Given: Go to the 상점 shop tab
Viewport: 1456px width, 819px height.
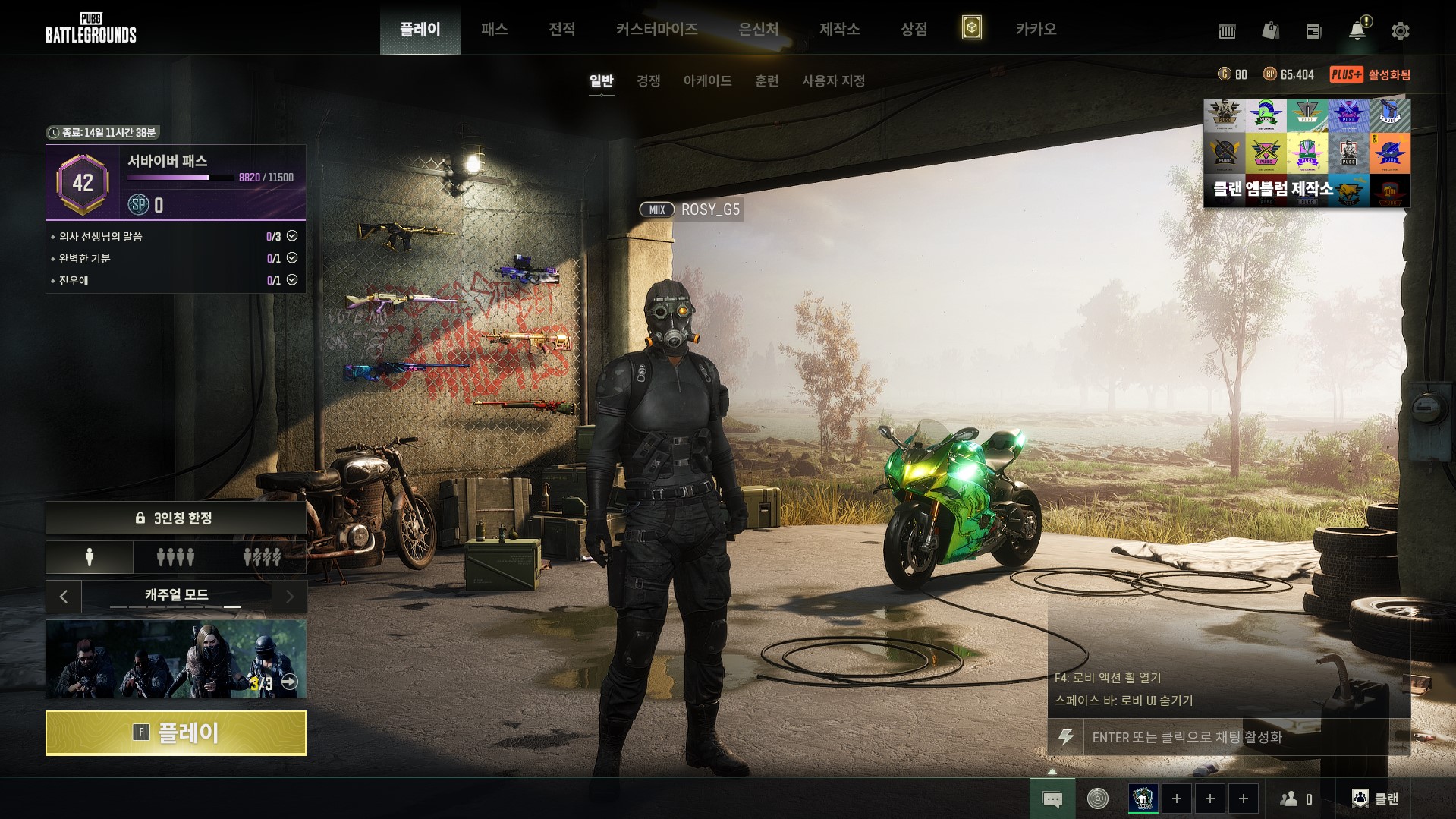Looking at the screenshot, I should pyautogui.click(x=914, y=29).
